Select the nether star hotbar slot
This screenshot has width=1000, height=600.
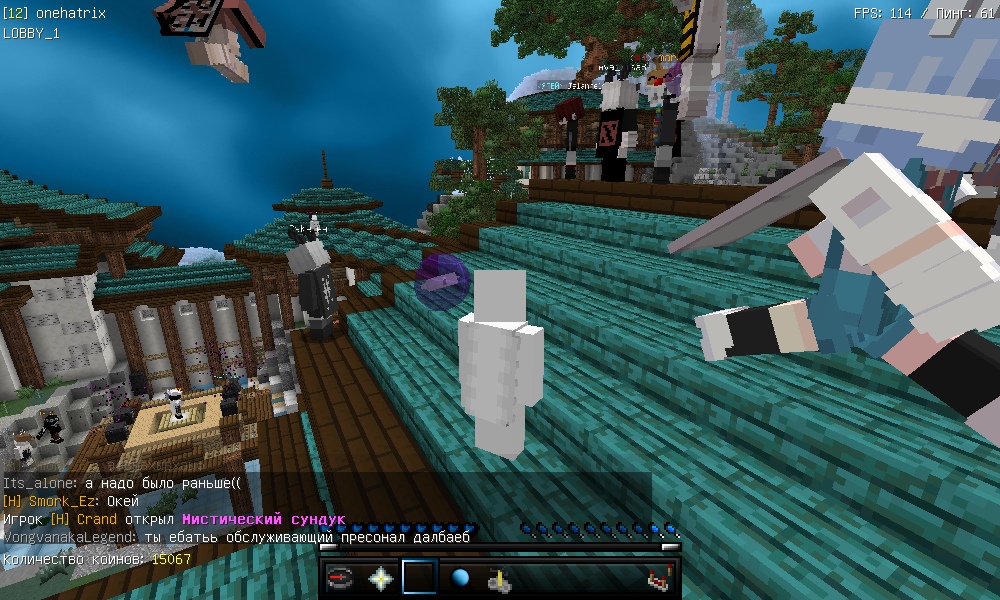coord(381,578)
